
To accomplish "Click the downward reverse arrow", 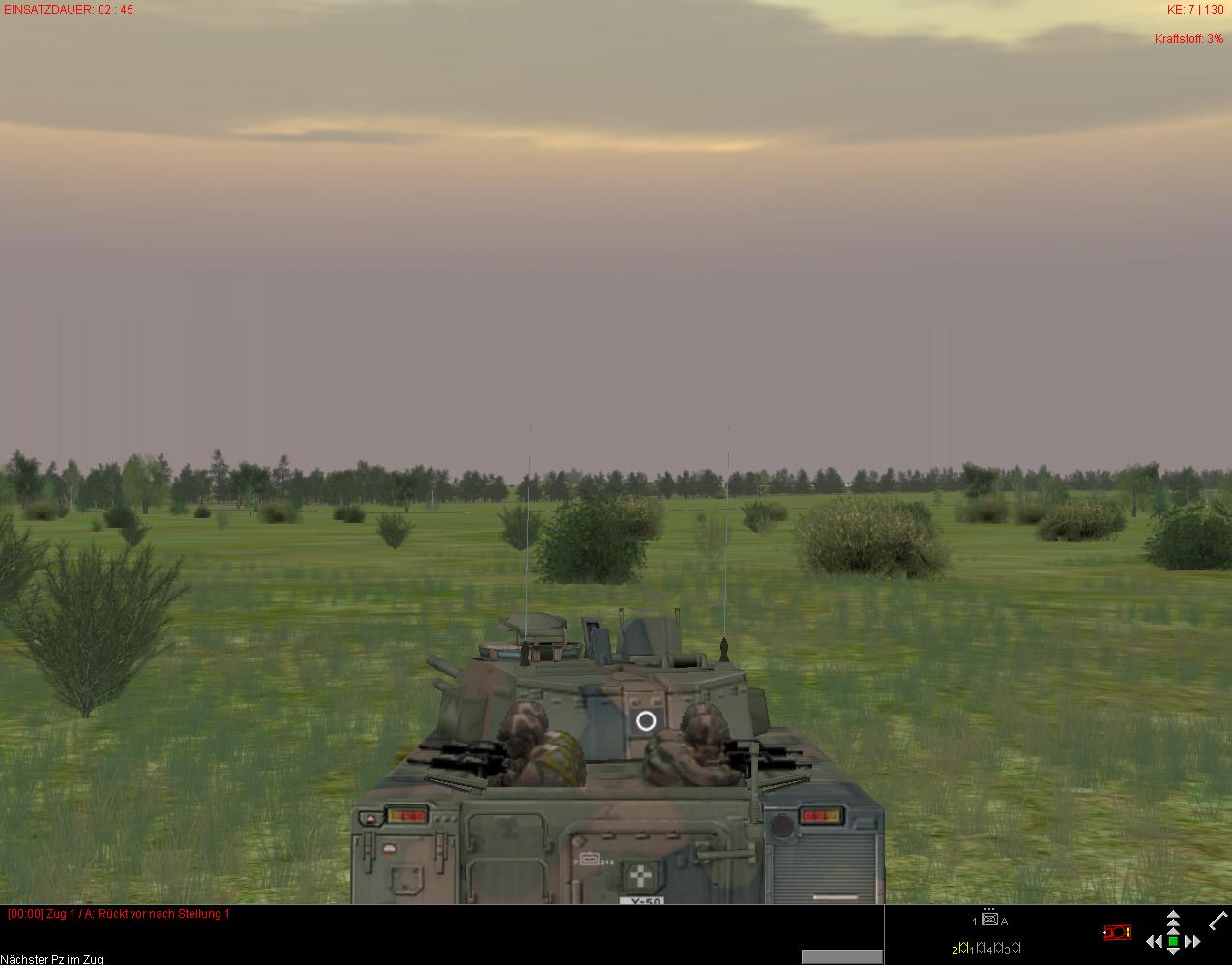I will click(1173, 953).
